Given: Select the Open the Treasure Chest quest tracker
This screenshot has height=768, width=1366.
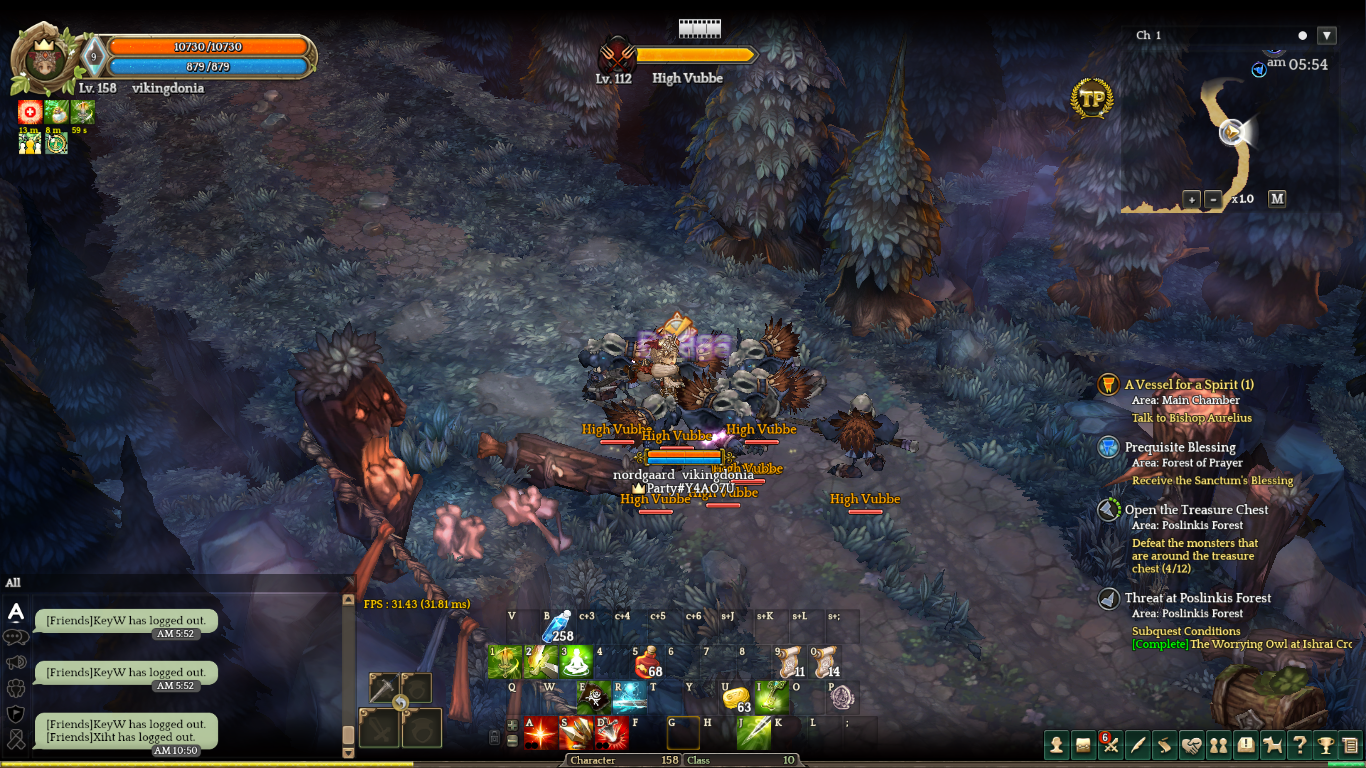Looking at the screenshot, I should coord(1196,510).
